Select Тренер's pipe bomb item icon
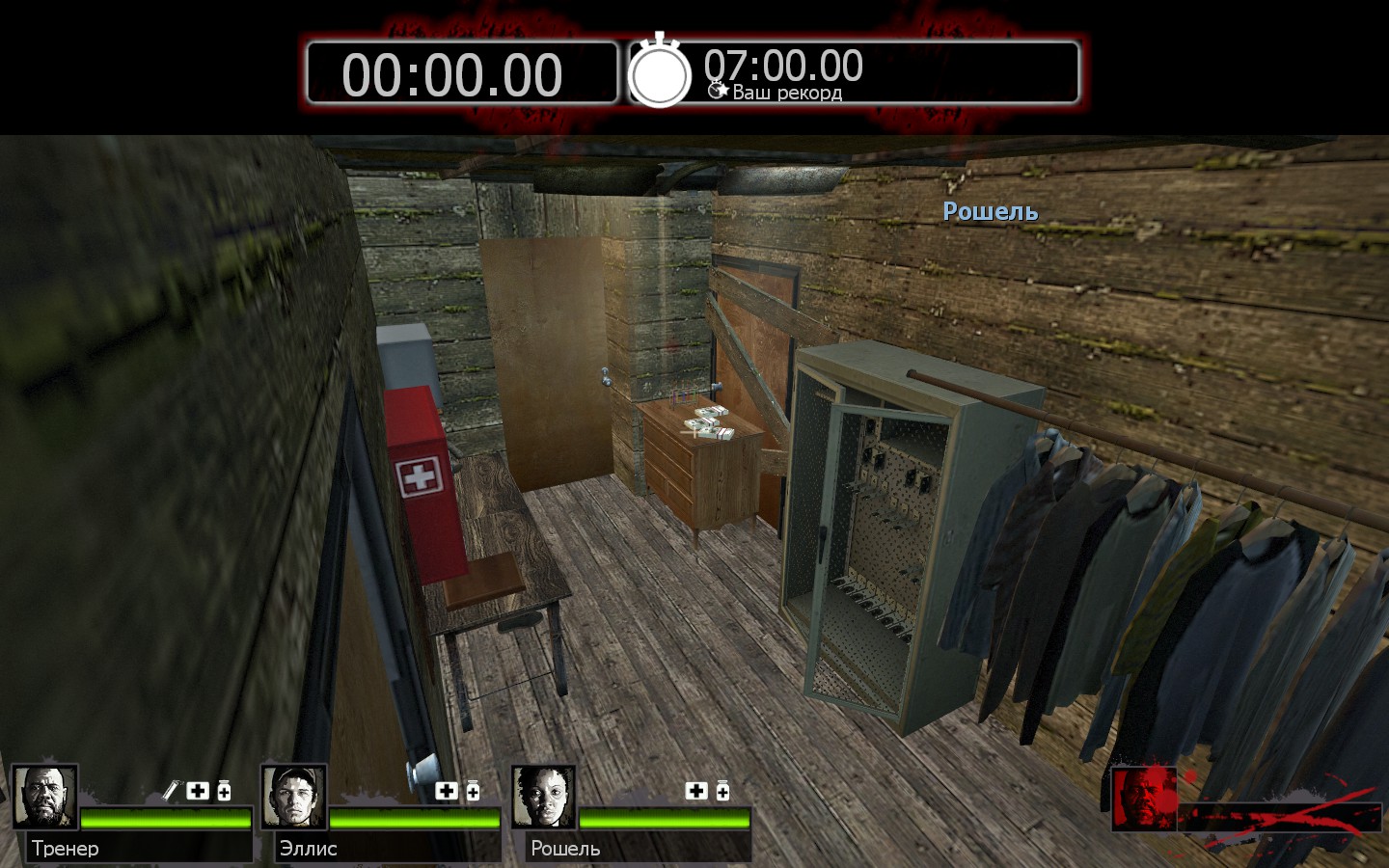This screenshot has height=868, width=1389. (x=171, y=791)
